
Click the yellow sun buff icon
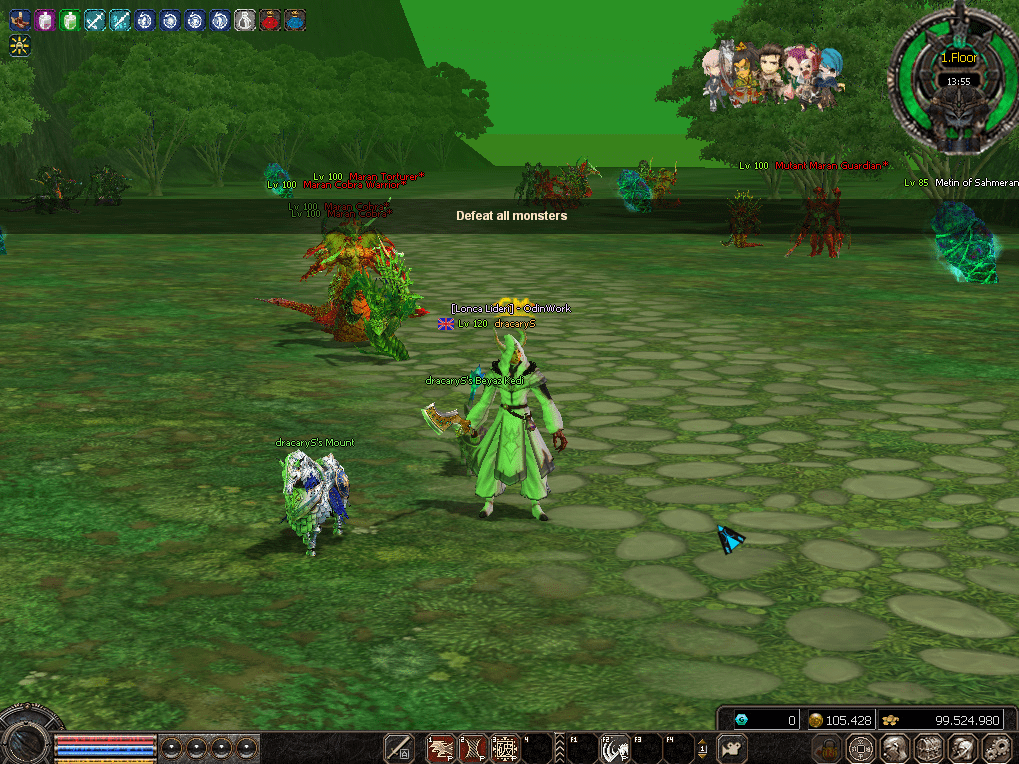coord(19,45)
